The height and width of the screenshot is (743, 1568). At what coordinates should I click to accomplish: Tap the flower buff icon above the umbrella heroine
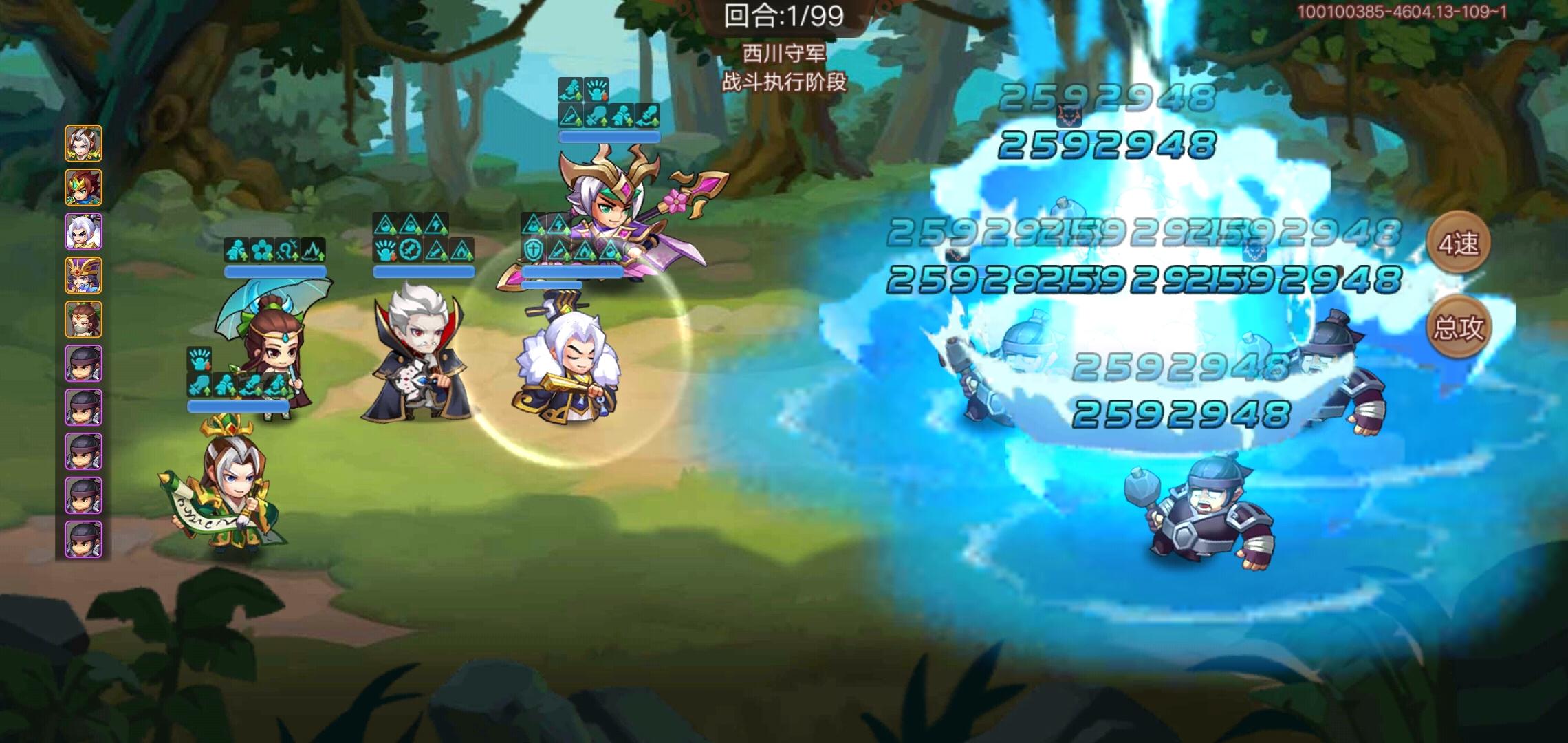262,248
